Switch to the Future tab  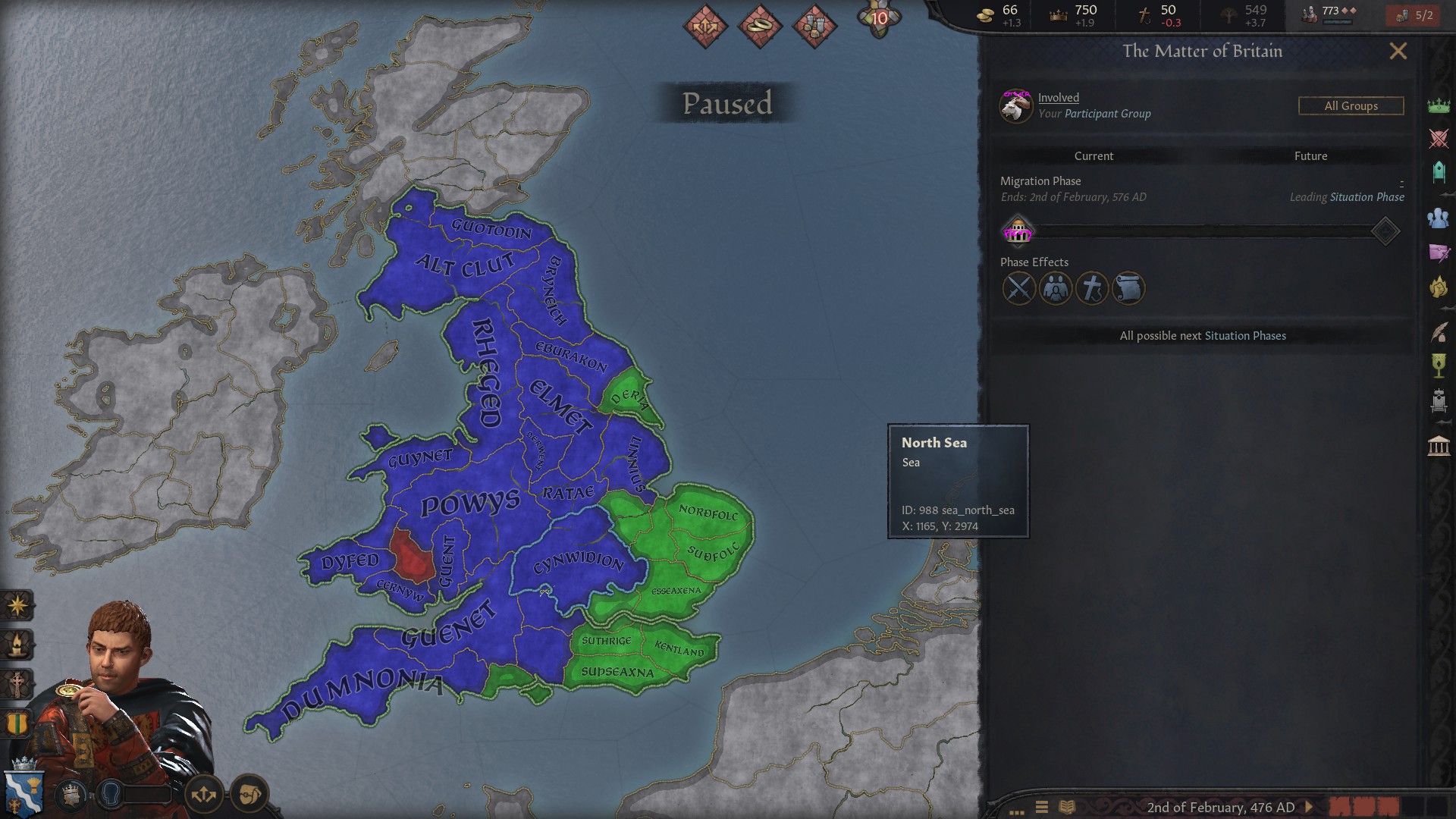point(1313,156)
